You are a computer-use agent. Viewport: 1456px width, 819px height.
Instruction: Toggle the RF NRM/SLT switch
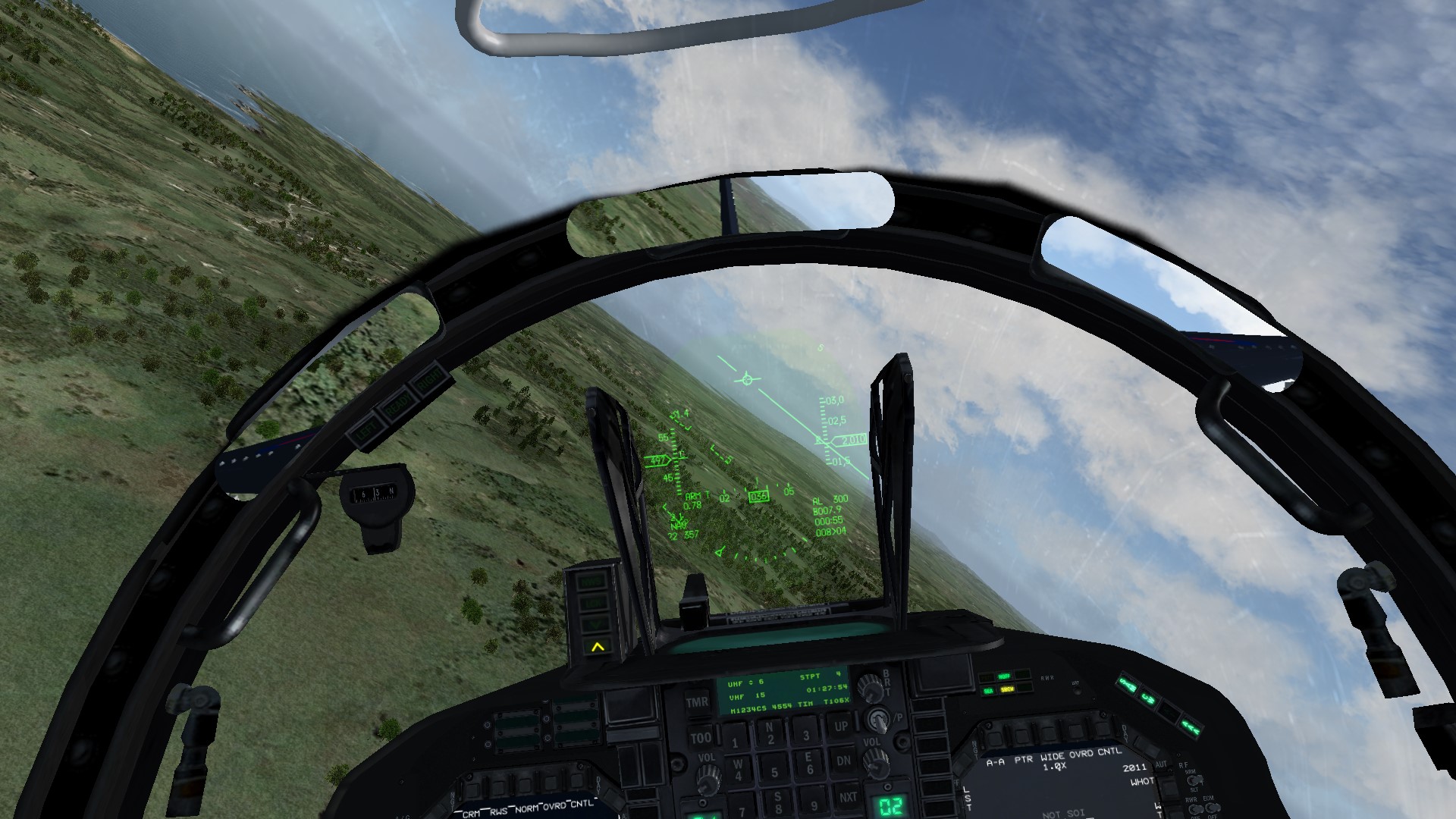click(1194, 780)
